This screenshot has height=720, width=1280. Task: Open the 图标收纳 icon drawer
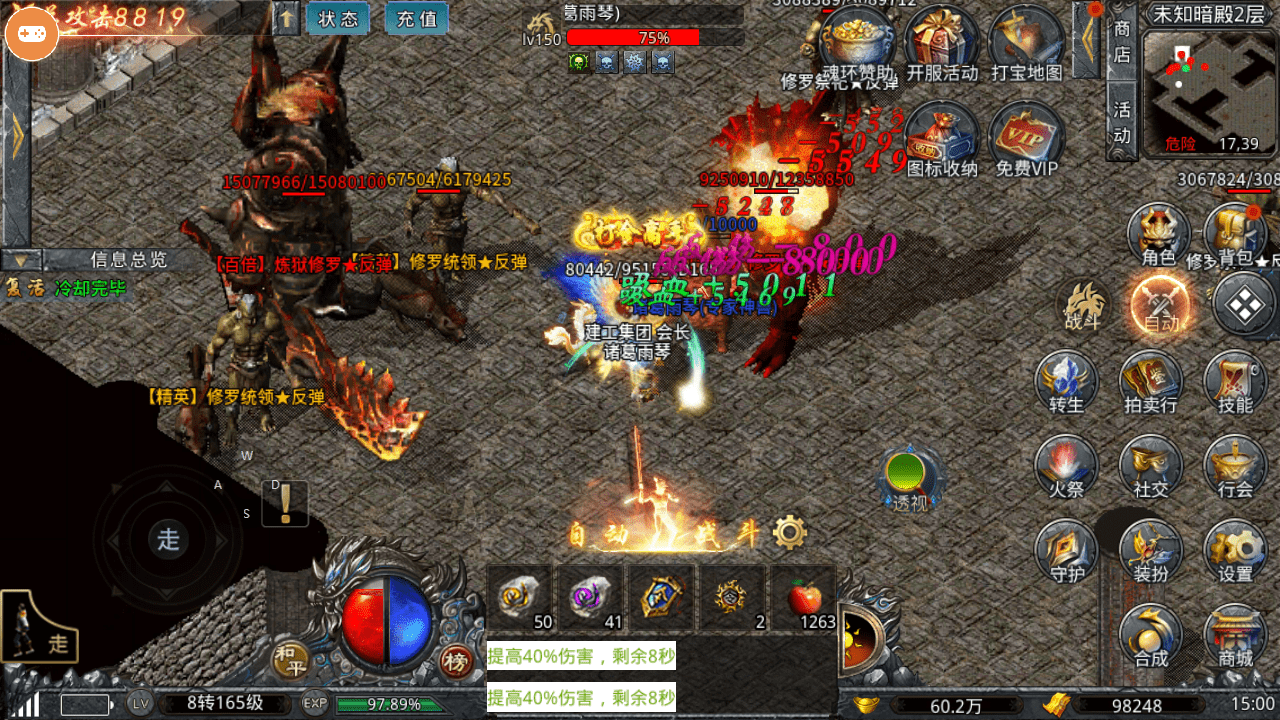click(x=942, y=140)
